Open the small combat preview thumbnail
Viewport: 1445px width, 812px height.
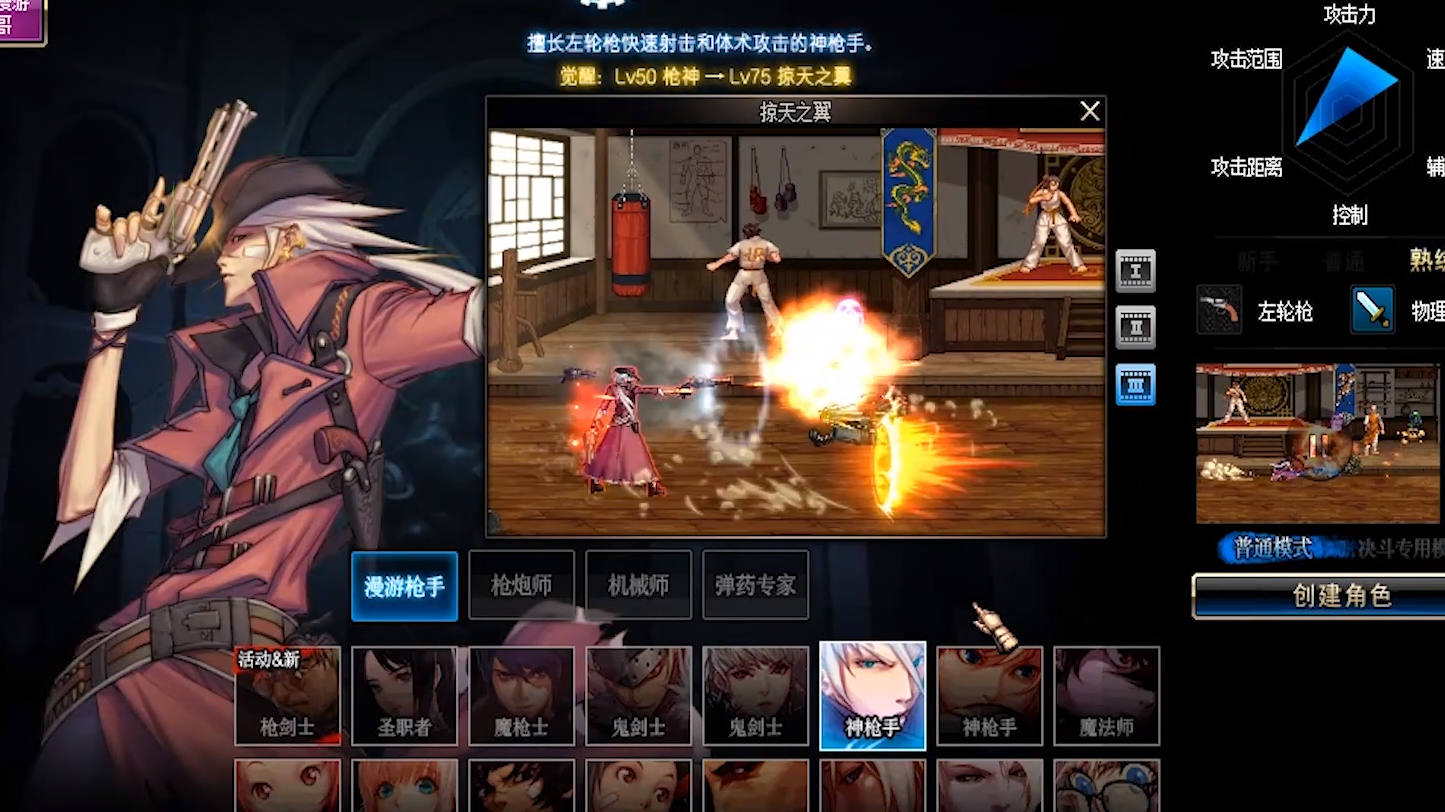tap(1320, 442)
